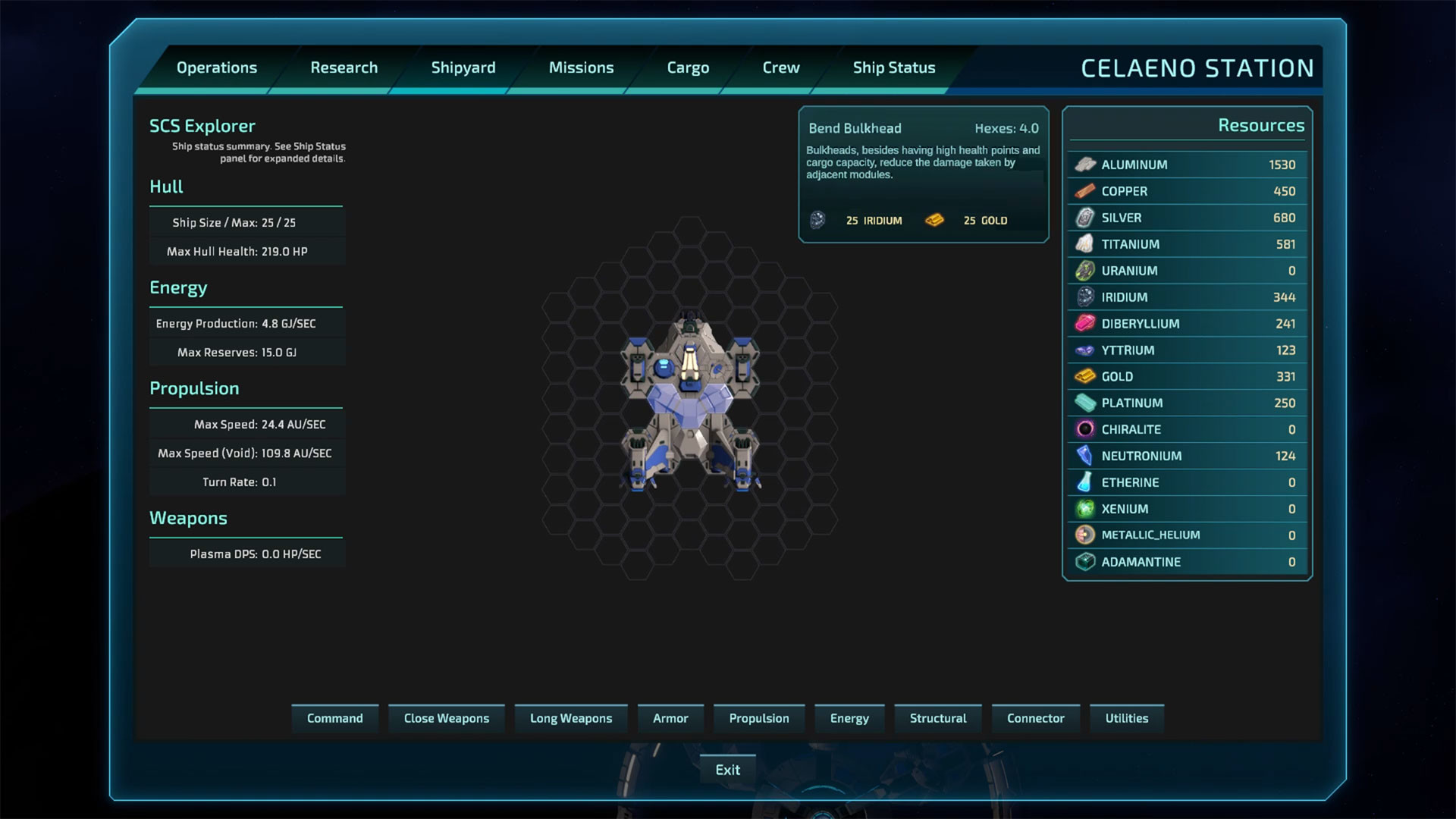Switch to the Cargo tab
Screen dimensions: 1456x819
click(688, 67)
